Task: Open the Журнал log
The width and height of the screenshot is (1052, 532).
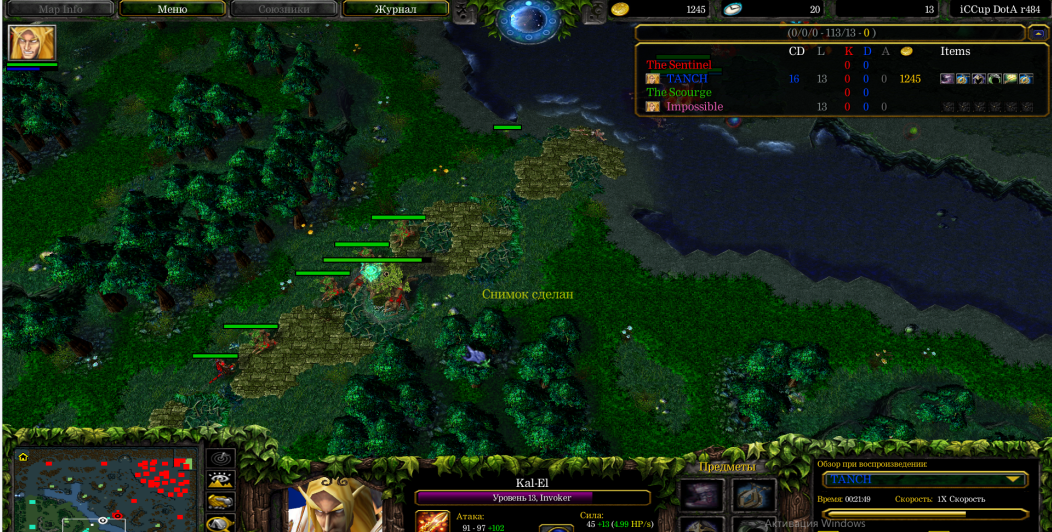Action: (394, 9)
